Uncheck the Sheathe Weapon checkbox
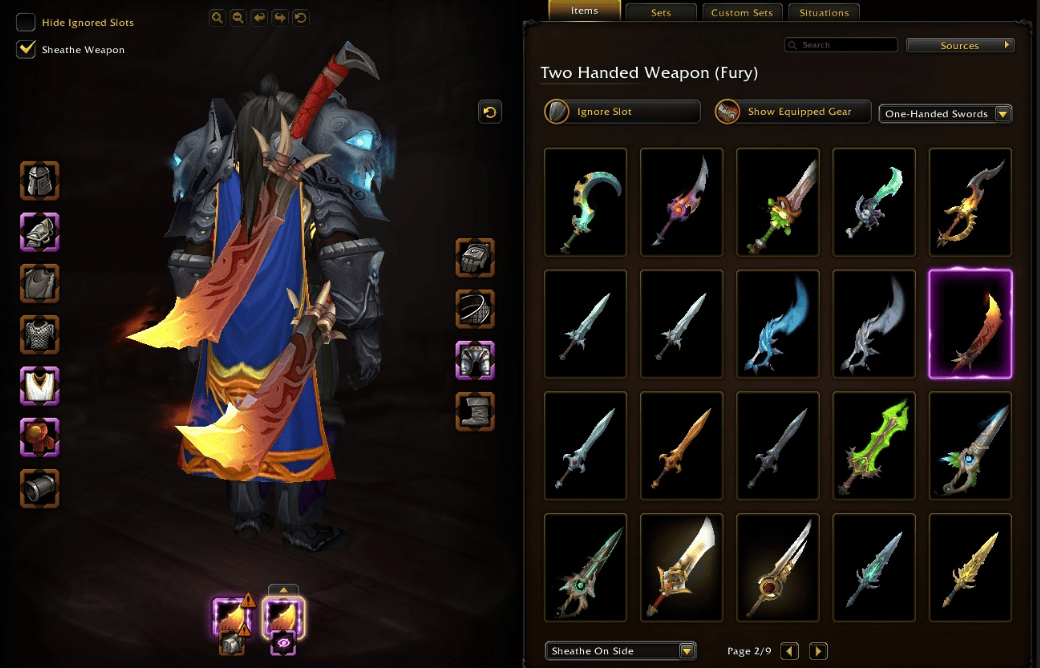 26,49
